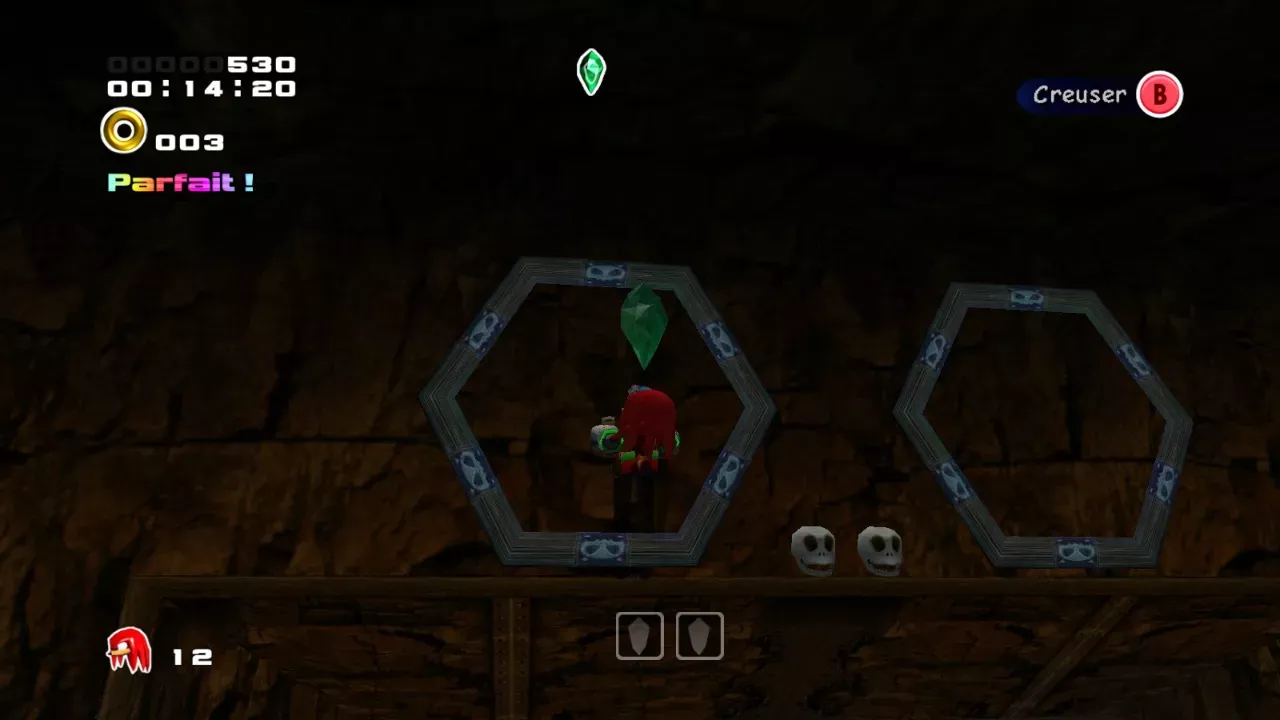The height and width of the screenshot is (720, 1280).
Task: Expand the ring count labeled 003
Action: (189, 142)
